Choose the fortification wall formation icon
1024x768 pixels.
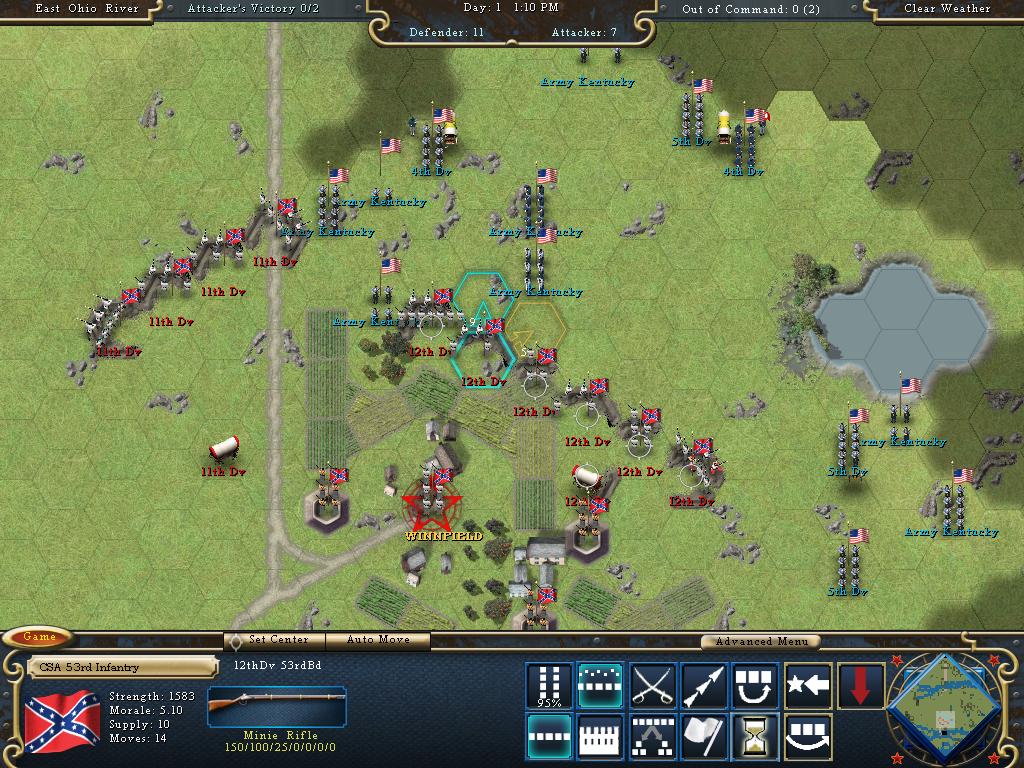[600, 737]
